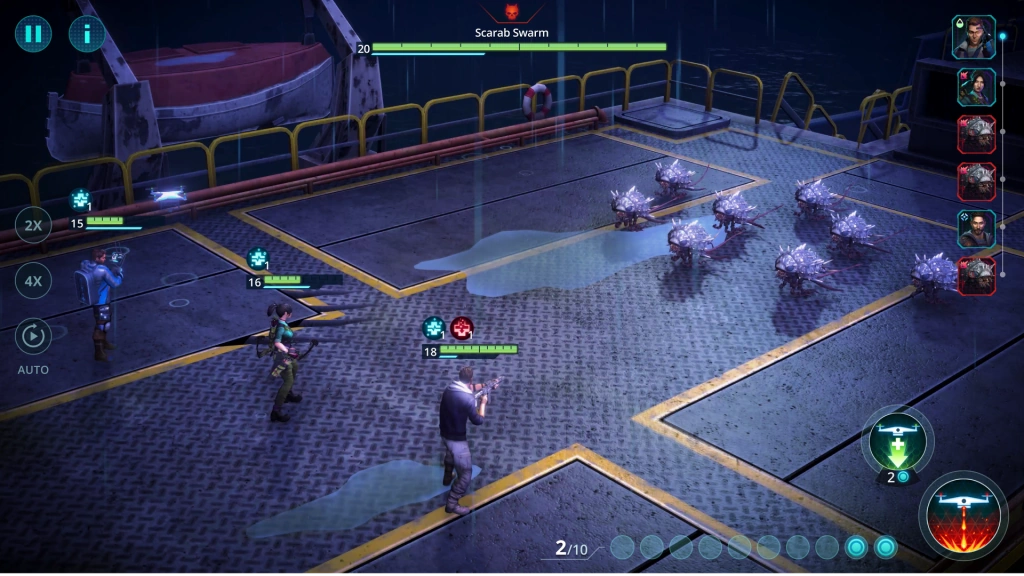Select the man with glasses turn portrait
This screenshot has height=576, width=1024.
click(x=973, y=38)
